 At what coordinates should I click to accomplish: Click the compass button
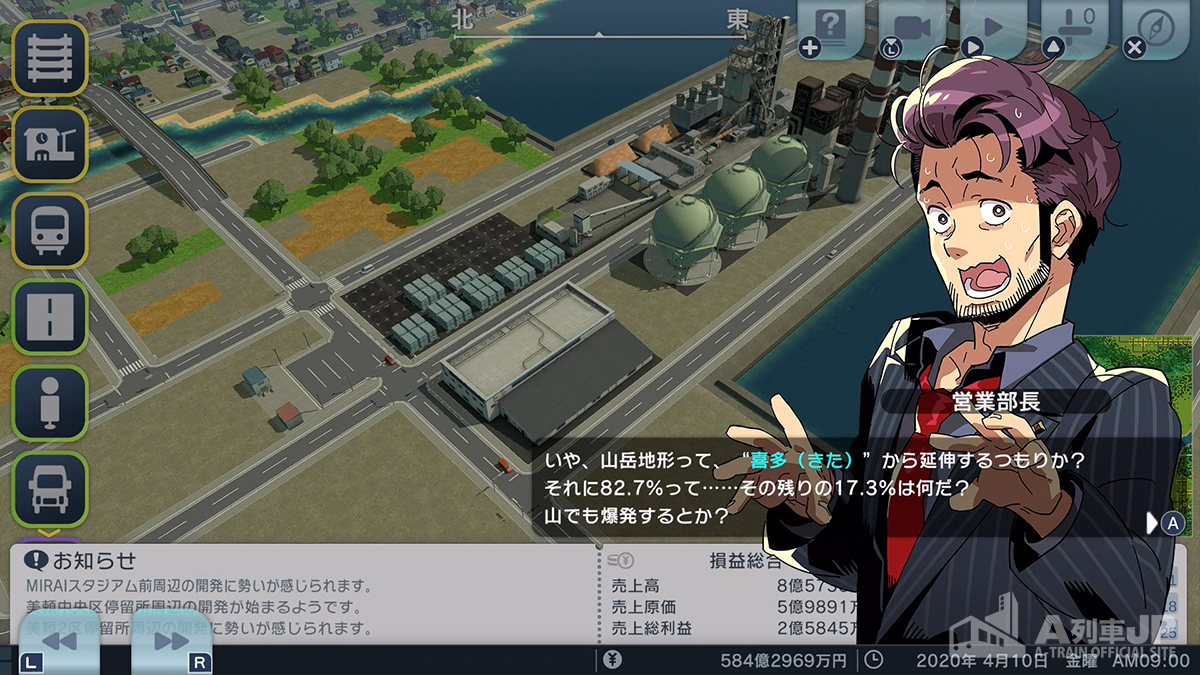tap(1155, 28)
